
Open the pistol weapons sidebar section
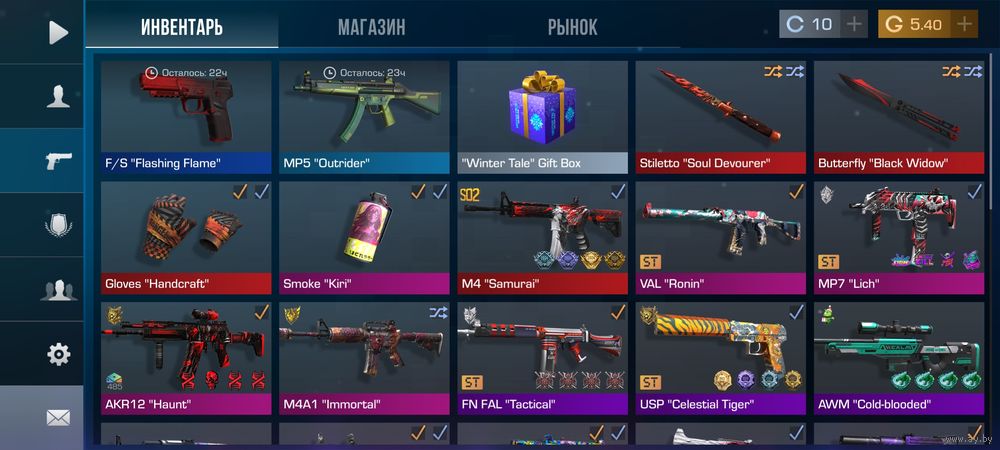click(x=58, y=161)
